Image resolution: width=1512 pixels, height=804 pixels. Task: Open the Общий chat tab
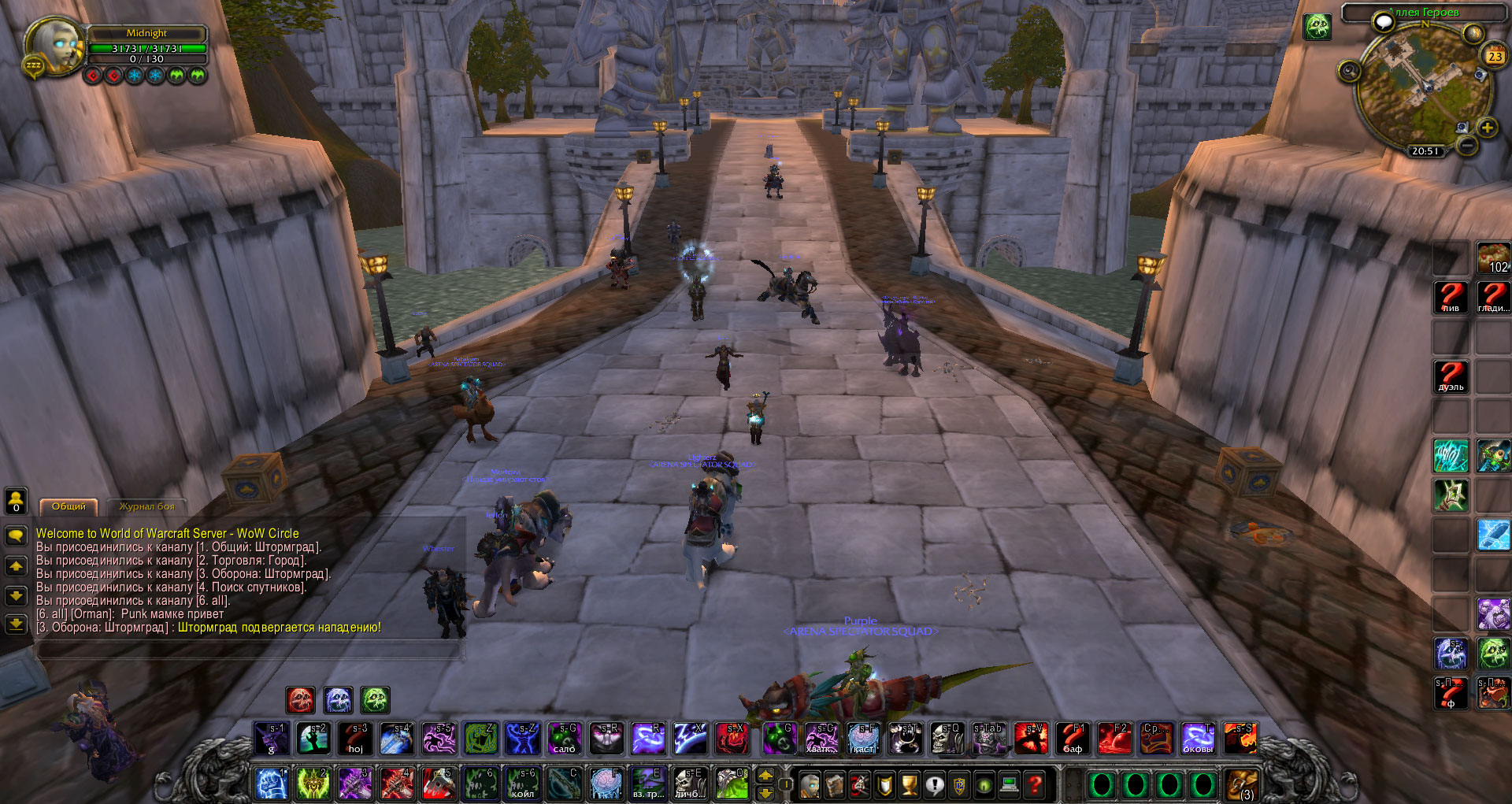(x=69, y=507)
